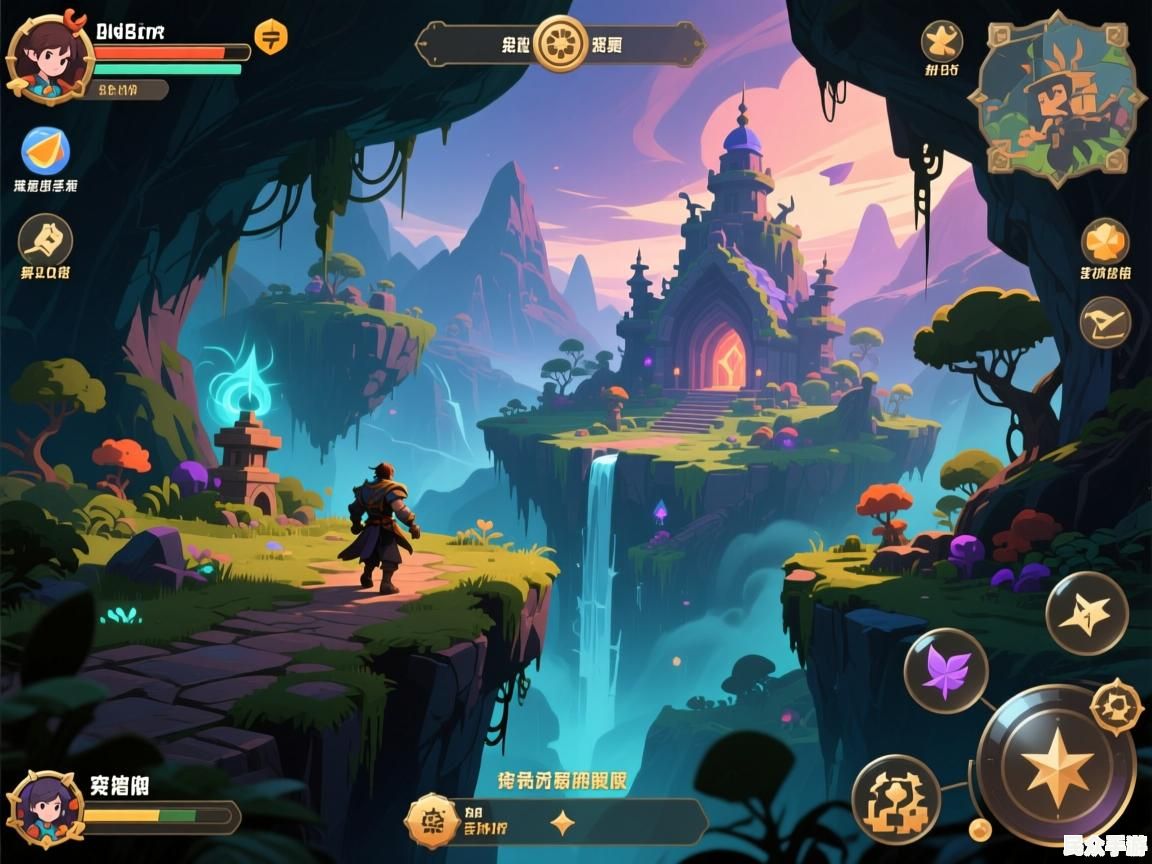Trigger the large gold star attack button

[1056, 765]
